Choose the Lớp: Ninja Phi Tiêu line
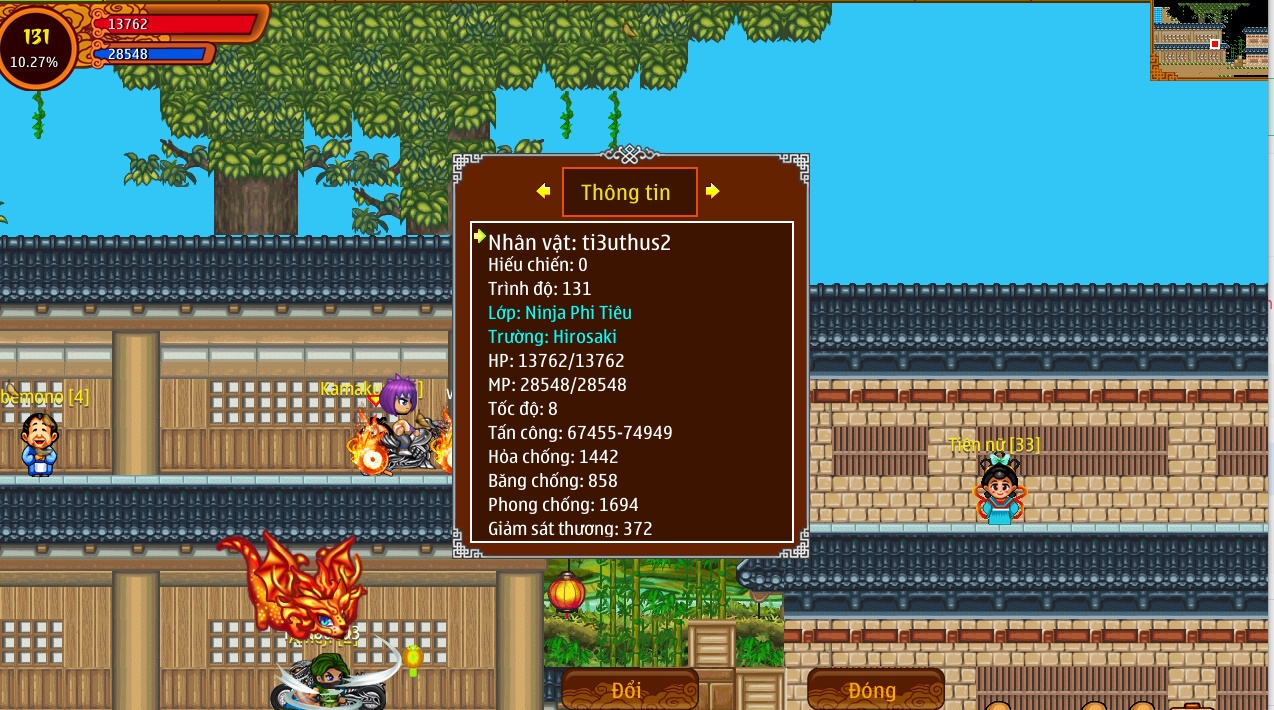 click(559, 313)
